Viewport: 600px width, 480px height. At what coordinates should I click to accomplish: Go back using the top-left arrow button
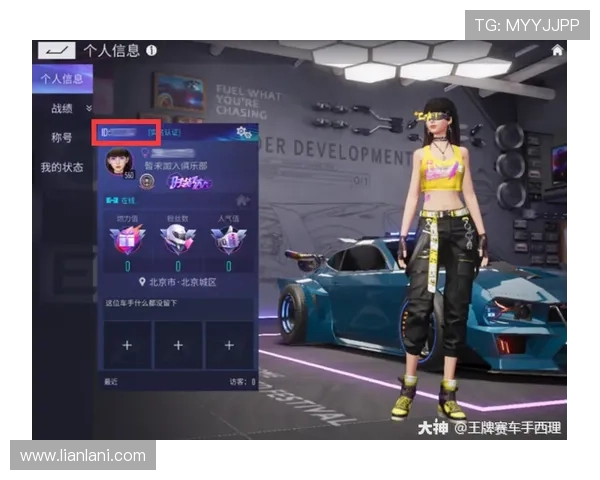pos(56,50)
